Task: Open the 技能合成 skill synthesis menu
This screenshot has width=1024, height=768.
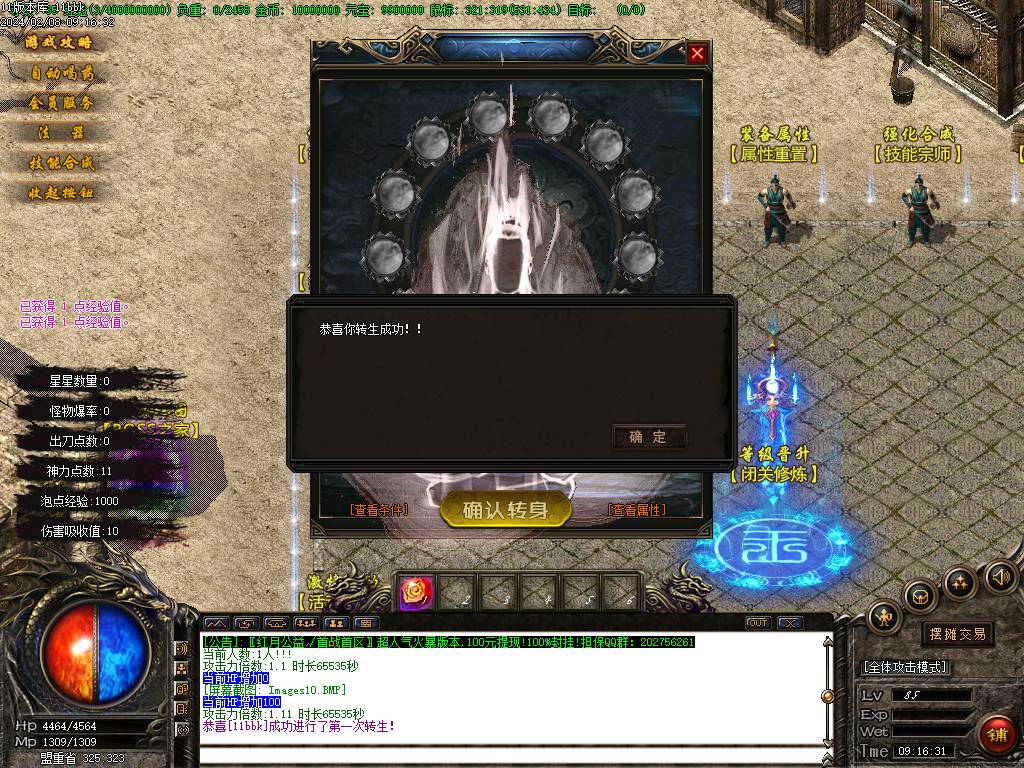Action: coord(61,163)
